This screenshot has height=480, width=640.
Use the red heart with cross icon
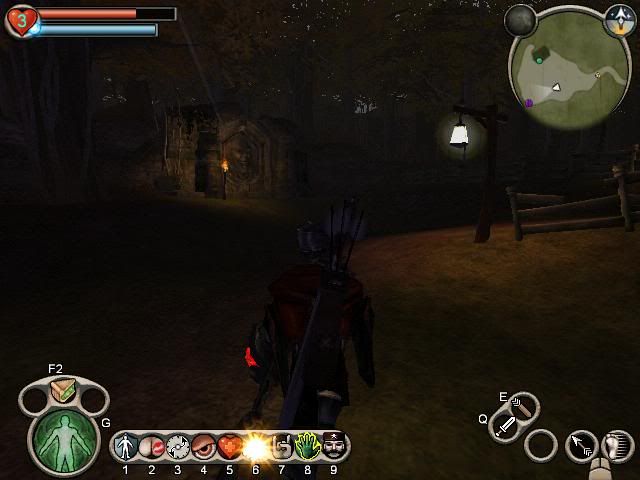tap(230, 445)
